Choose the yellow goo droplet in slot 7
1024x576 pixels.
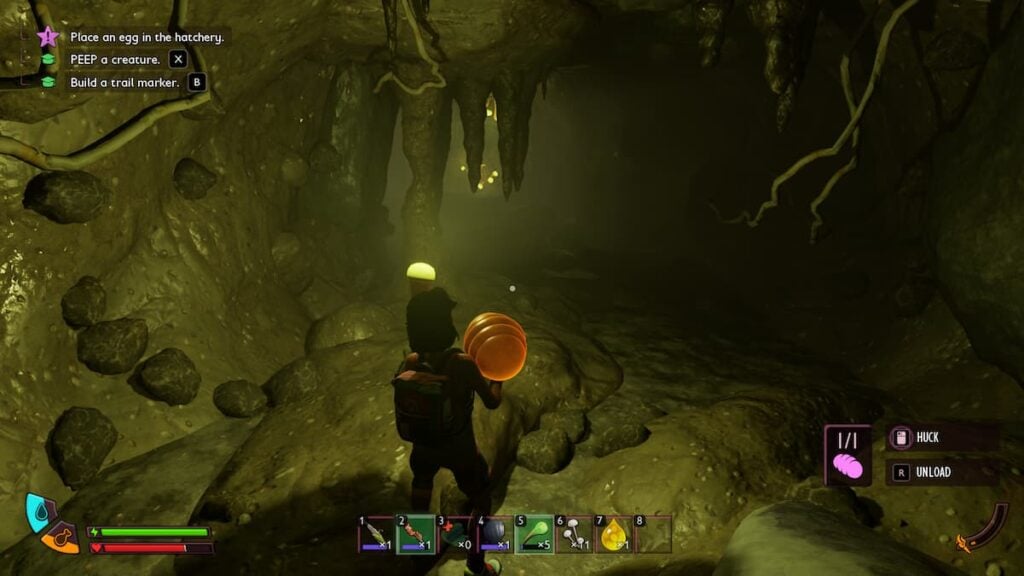[x=612, y=534]
